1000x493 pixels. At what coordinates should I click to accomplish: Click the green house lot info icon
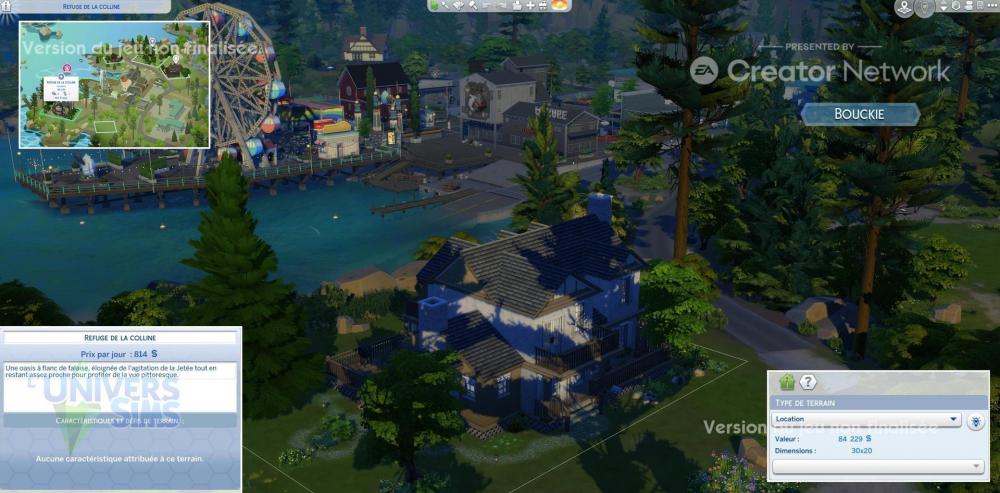(787, 382)
